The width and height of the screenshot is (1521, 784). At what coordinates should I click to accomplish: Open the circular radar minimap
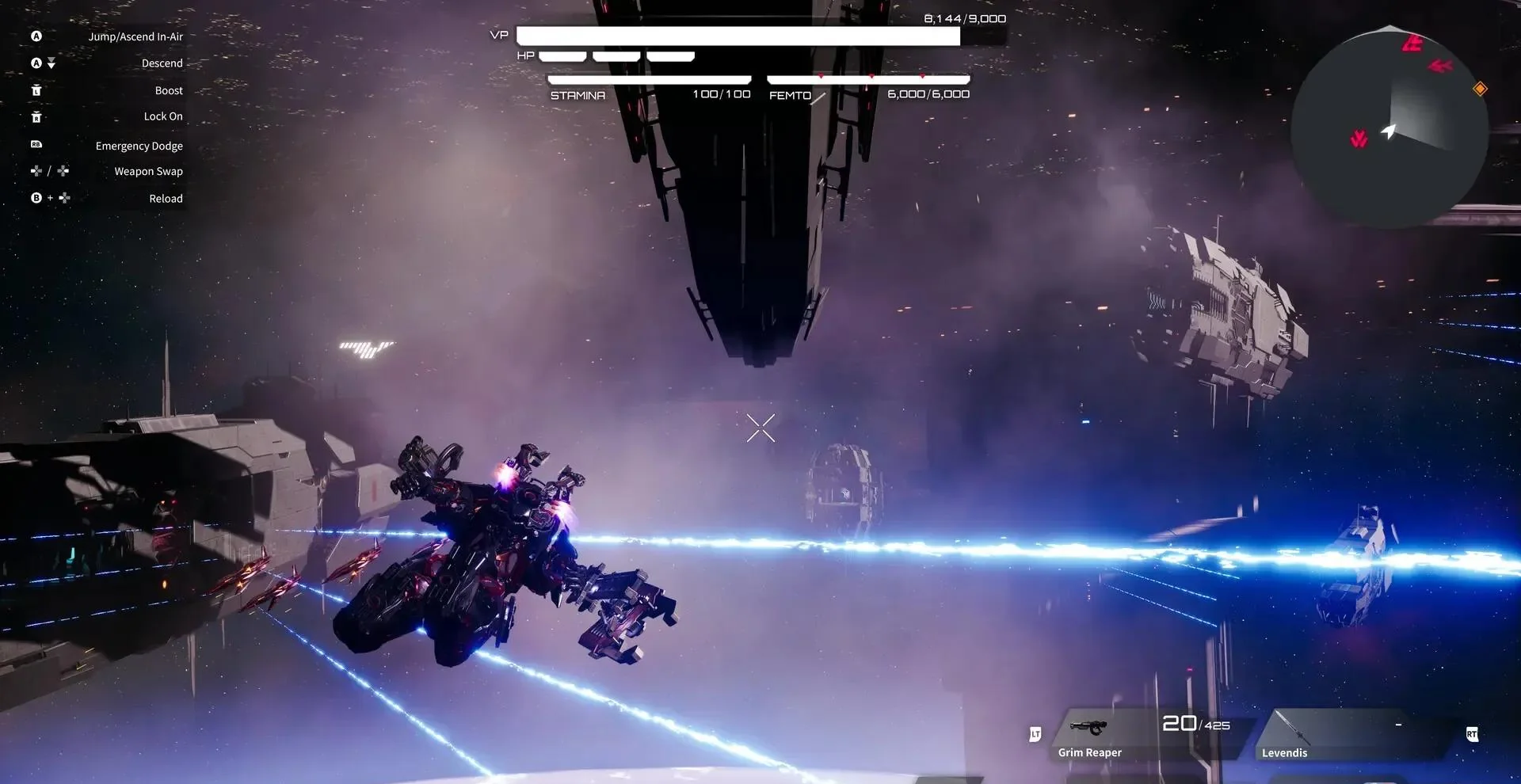[1389, 127]
